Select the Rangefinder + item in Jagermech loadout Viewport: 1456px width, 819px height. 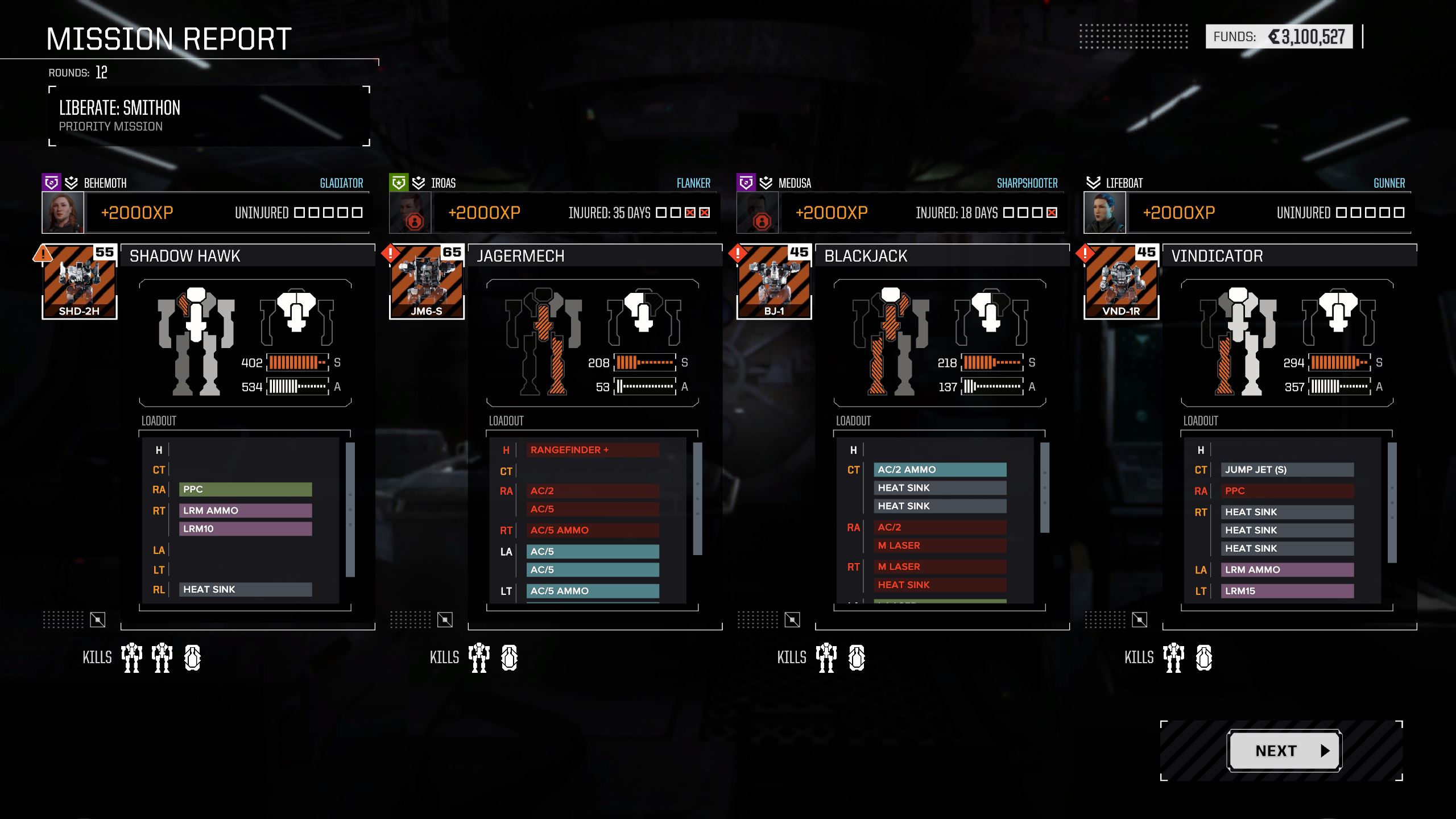click(x=592, y=450)
